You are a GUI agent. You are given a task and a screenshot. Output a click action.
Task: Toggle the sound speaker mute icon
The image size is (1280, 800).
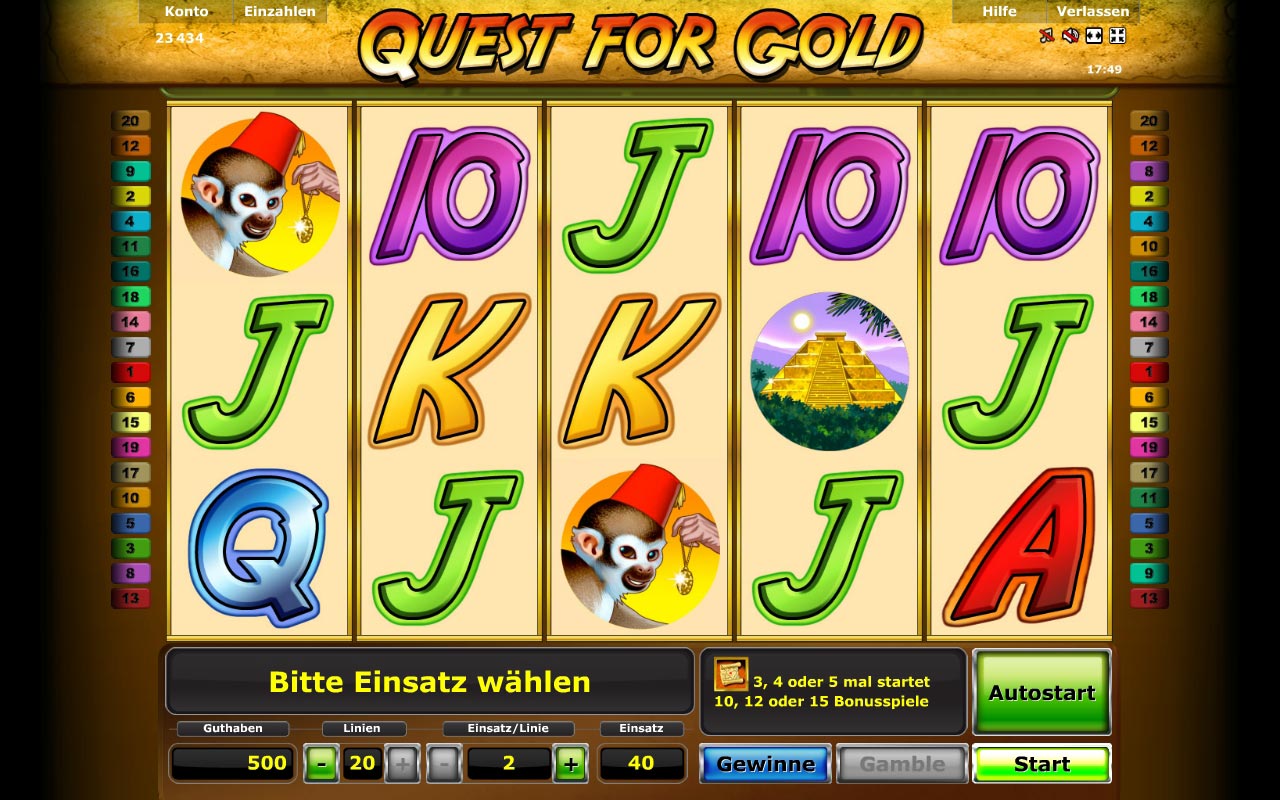(x=1070, y=36)
